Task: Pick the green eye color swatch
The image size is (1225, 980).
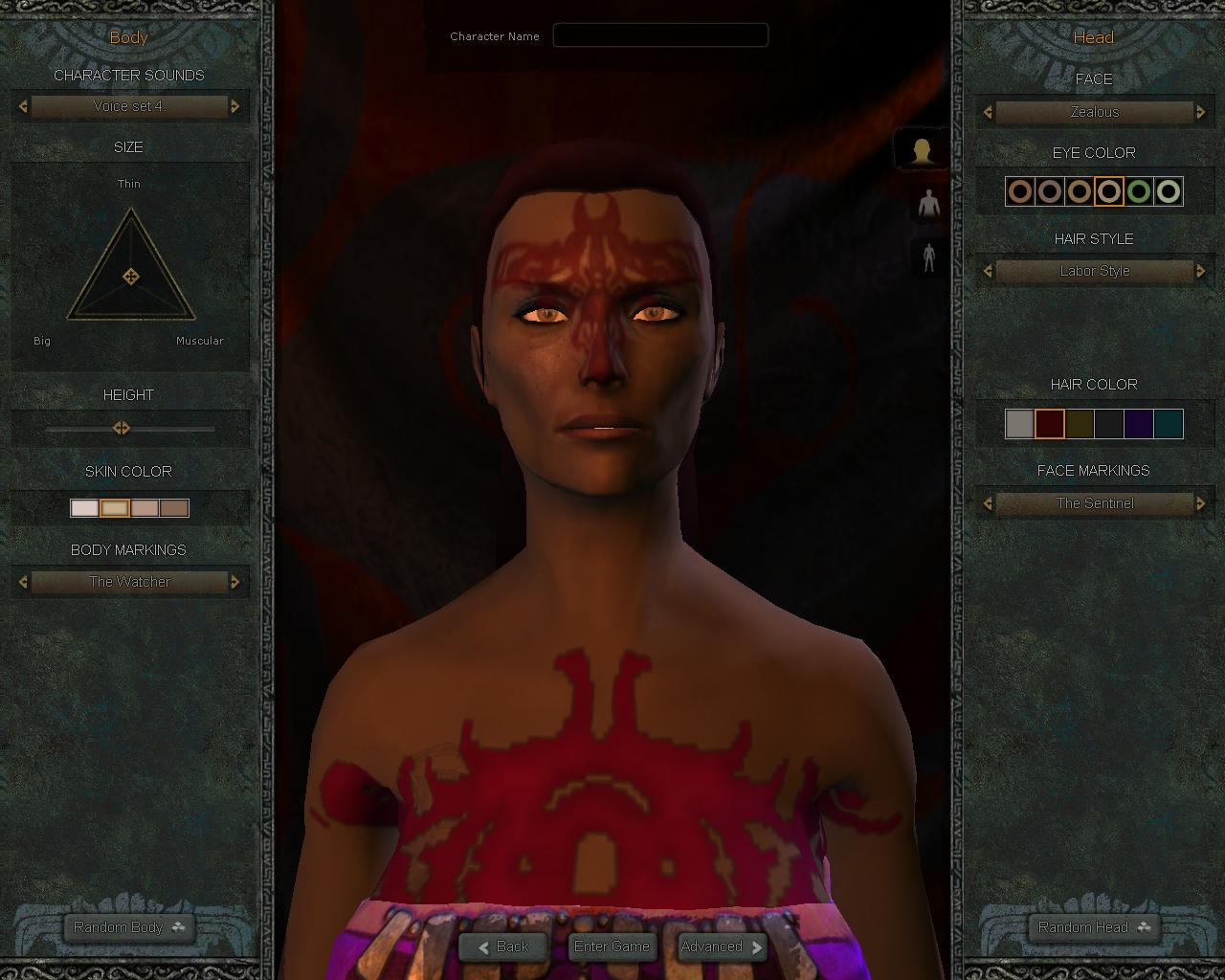Action: point(1139,191)
